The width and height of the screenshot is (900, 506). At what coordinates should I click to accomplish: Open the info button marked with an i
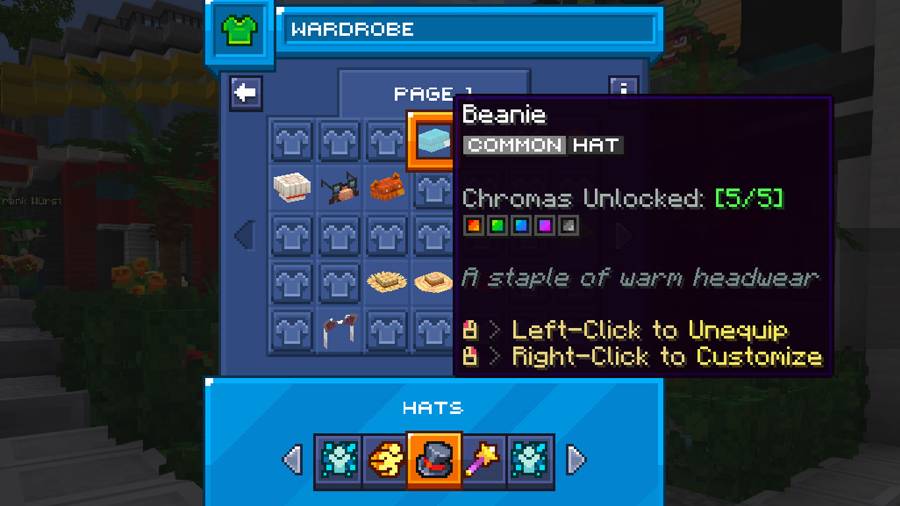click(623, 91)
